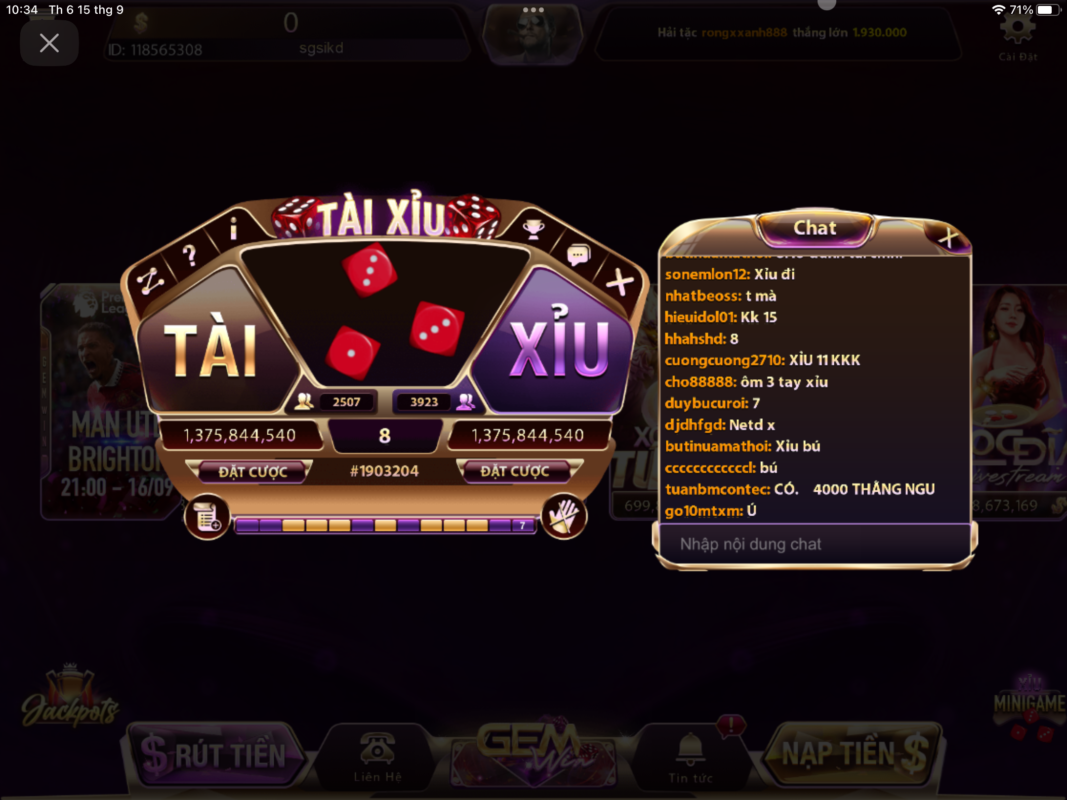
Task: Open the Liên Hệ contact button
Action: [377, 756]
